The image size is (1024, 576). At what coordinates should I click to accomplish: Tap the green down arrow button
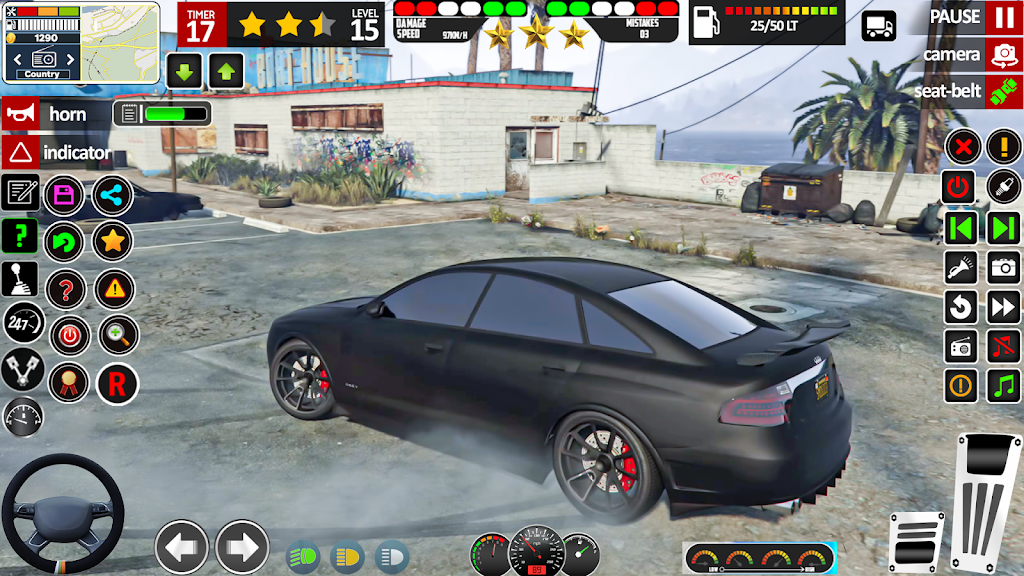coord(185,71)
